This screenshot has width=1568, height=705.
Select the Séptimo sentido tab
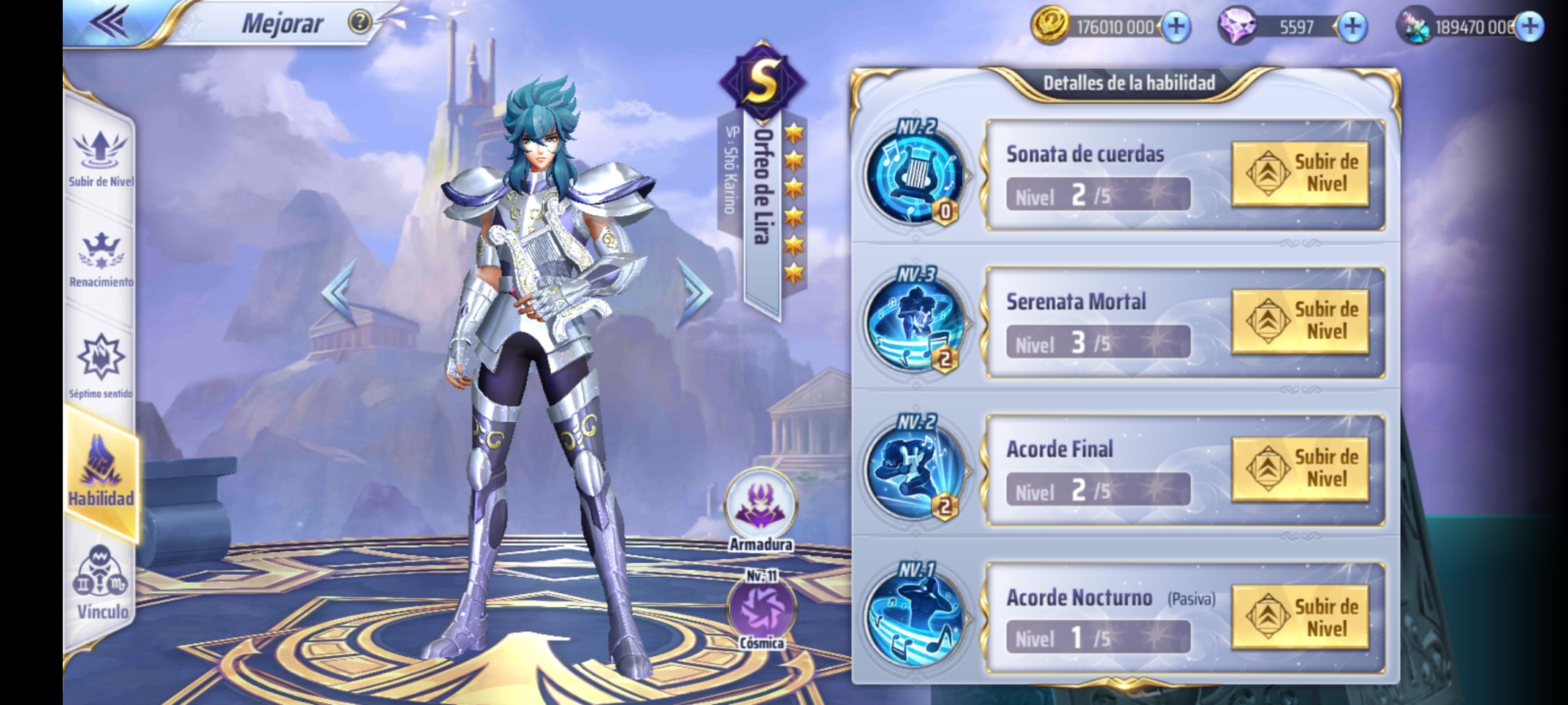coord(101,365)
